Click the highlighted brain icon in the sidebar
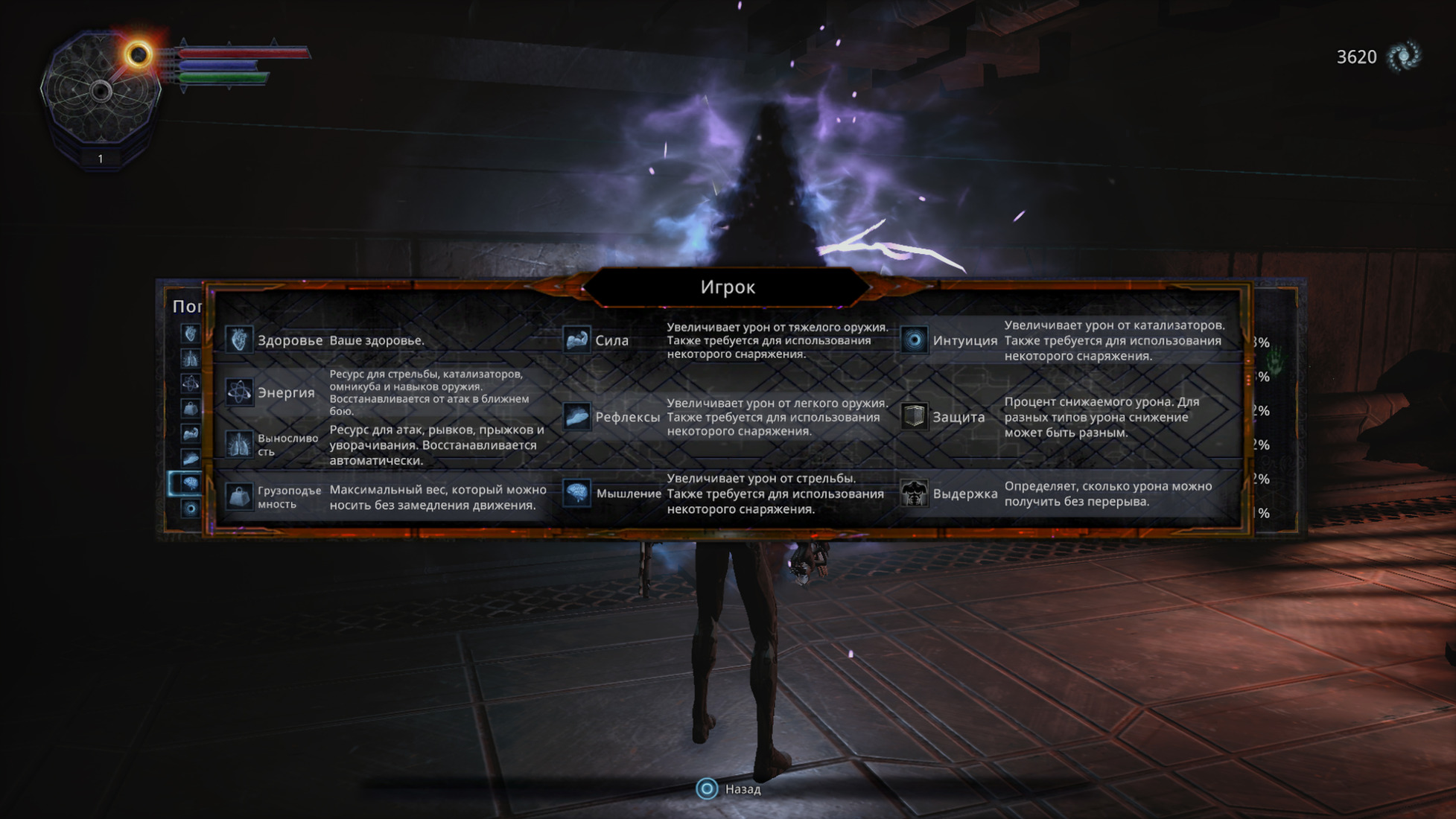The image size is (1456, 819). pos(190,483)
